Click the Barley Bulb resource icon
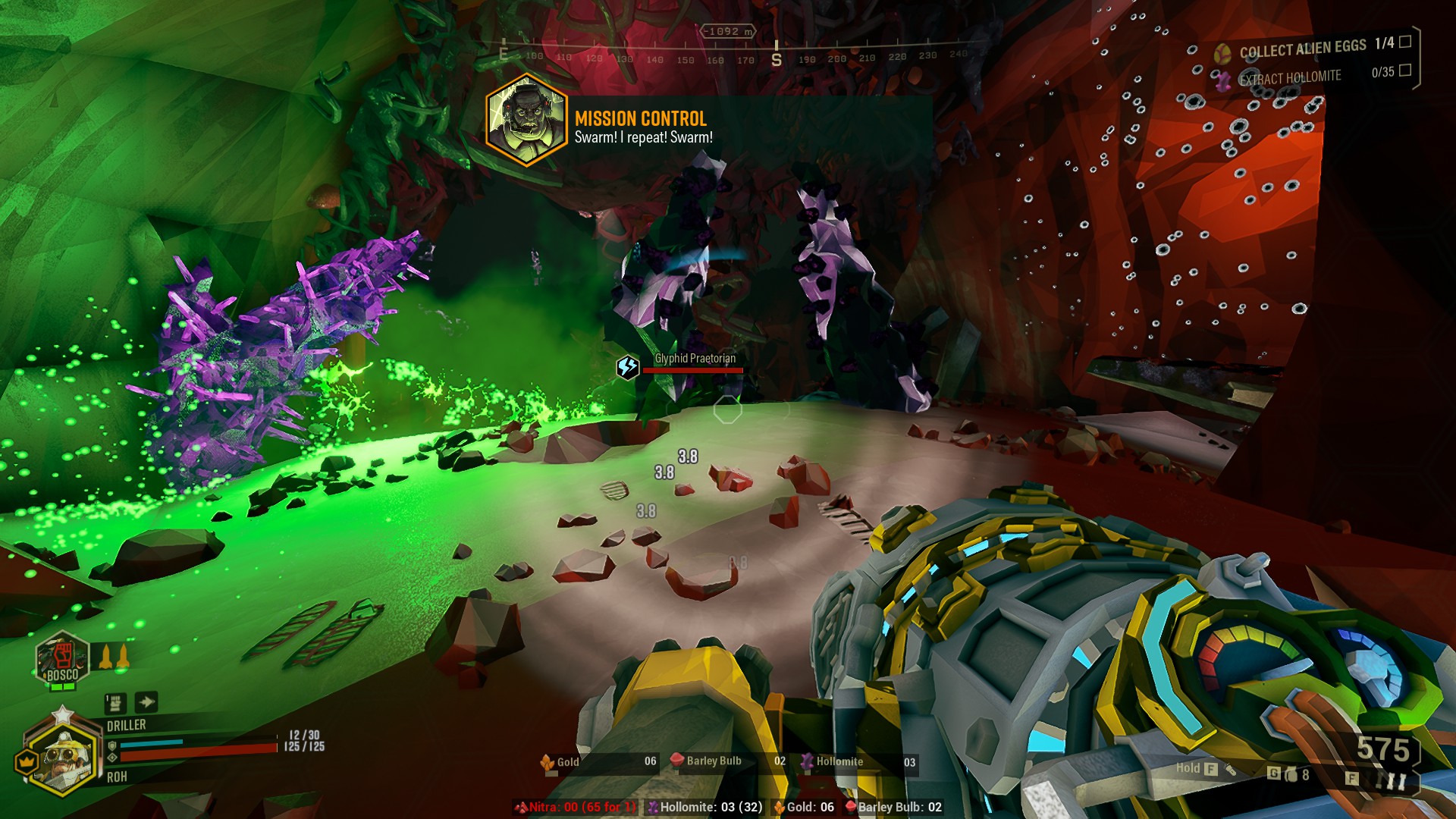The height and width of the screenshot is (819, 1456). click(x=677, y=761)
